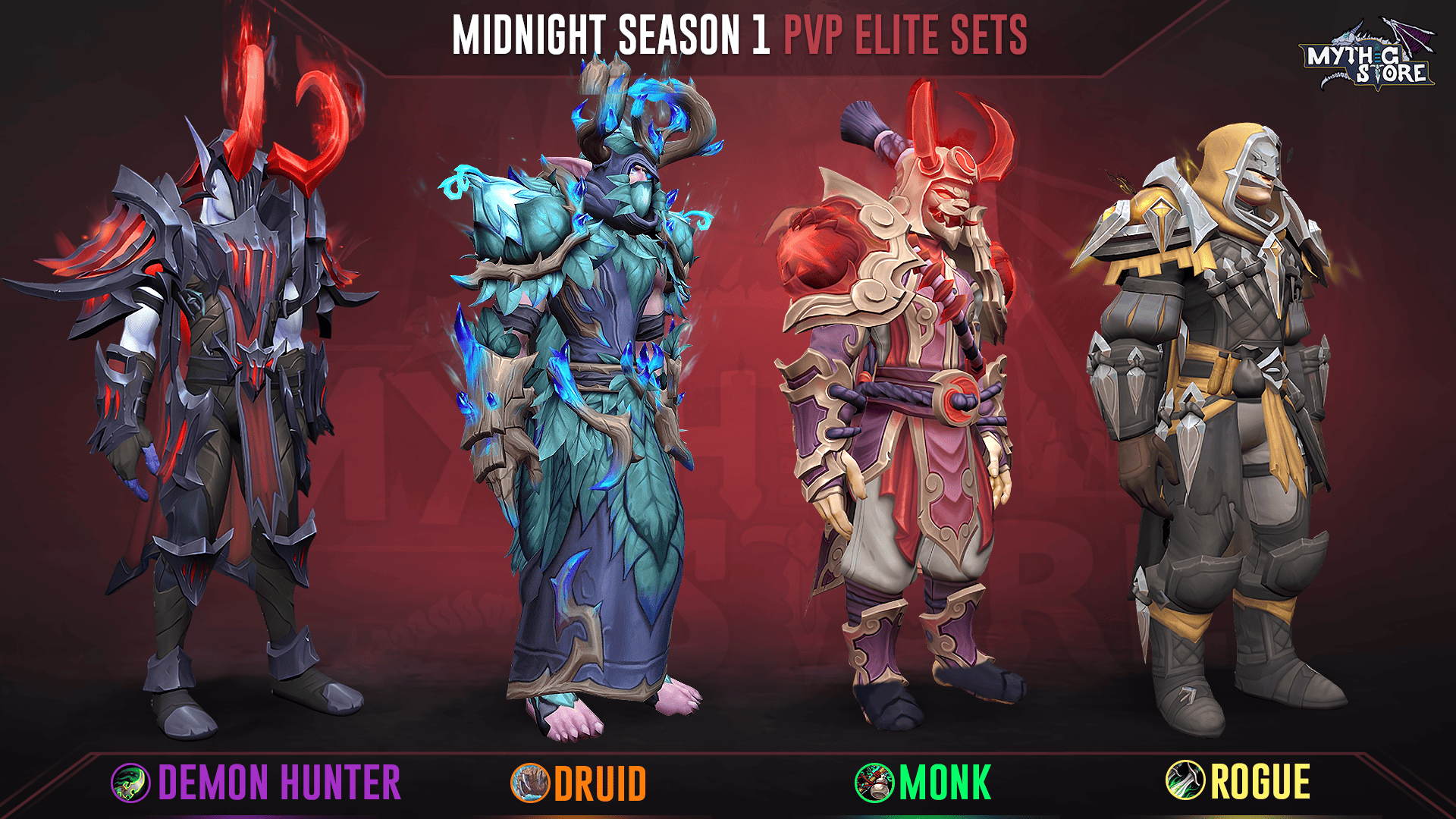The width and height of the screenshot is (1456, 819).
Task: Choose the Monk class icon
Action: (874, 783)
